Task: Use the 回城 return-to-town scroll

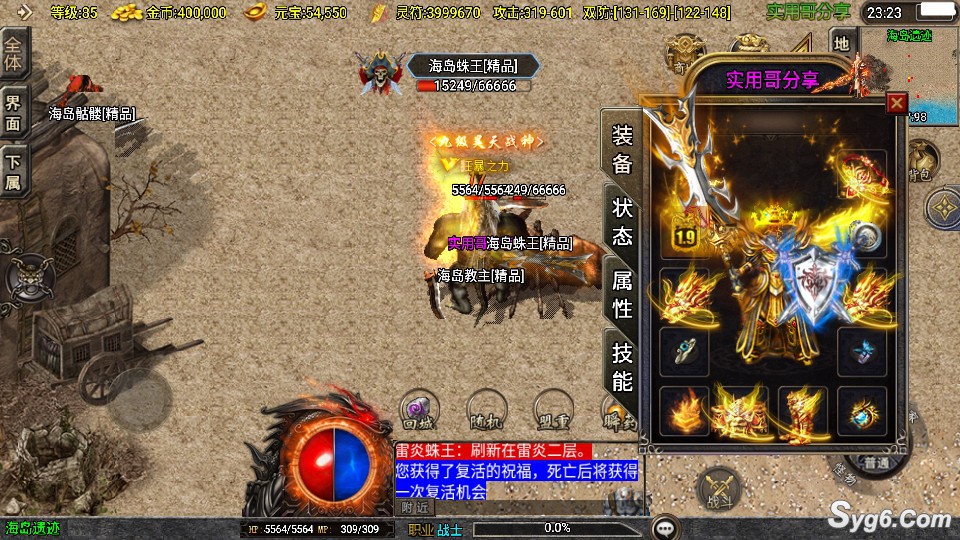Action: click(418, 408)
